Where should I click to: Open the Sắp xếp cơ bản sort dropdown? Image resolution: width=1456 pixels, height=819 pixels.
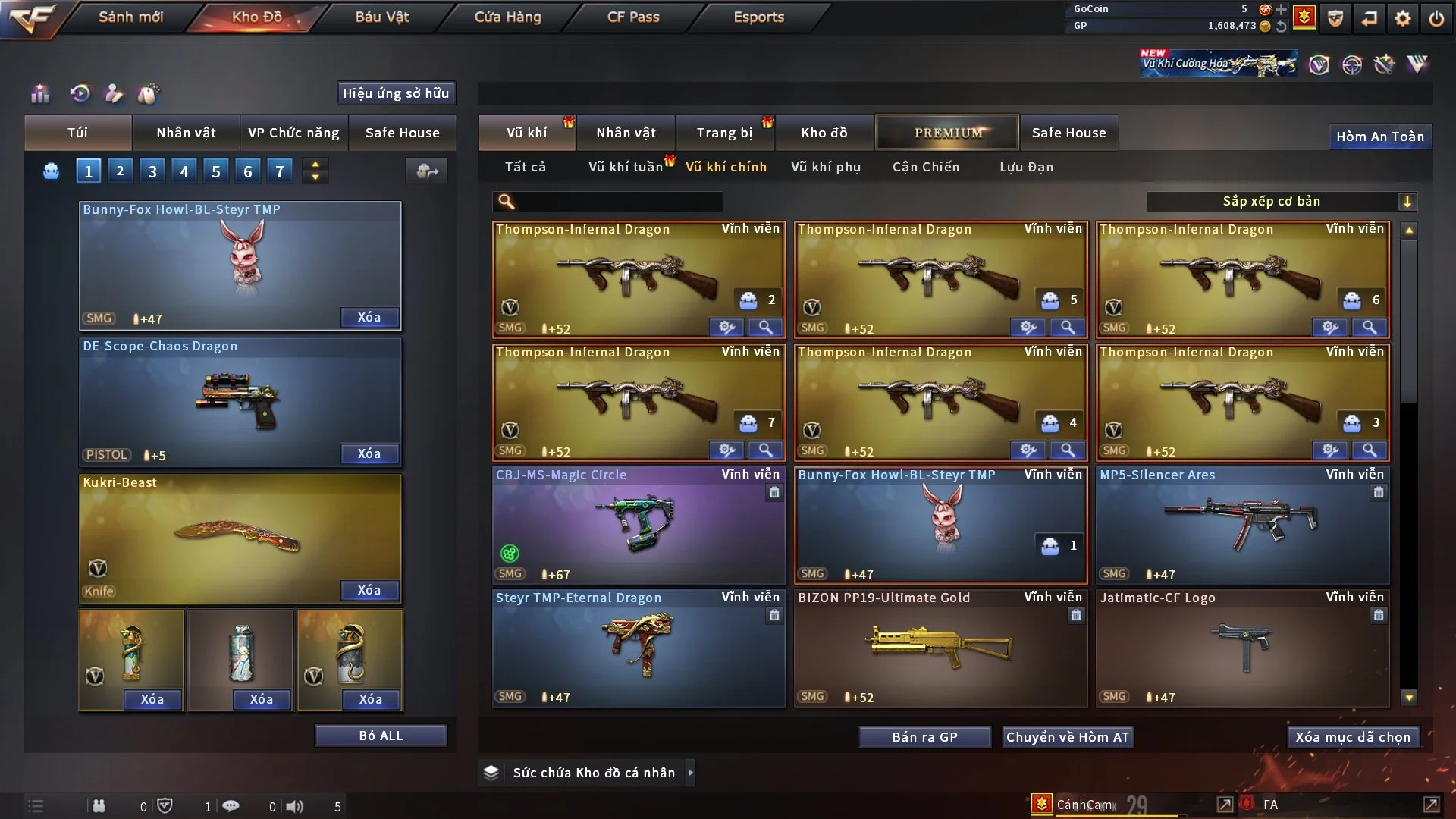1280,202
